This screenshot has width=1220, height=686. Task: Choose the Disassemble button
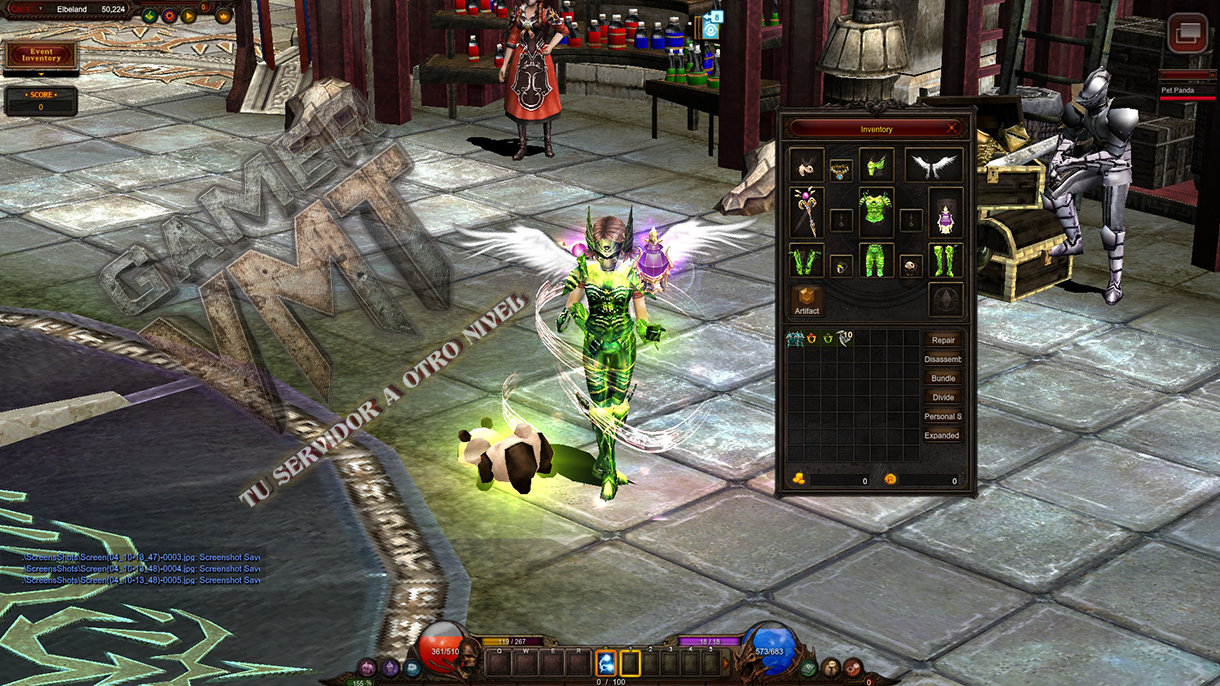tap(942, 359)
